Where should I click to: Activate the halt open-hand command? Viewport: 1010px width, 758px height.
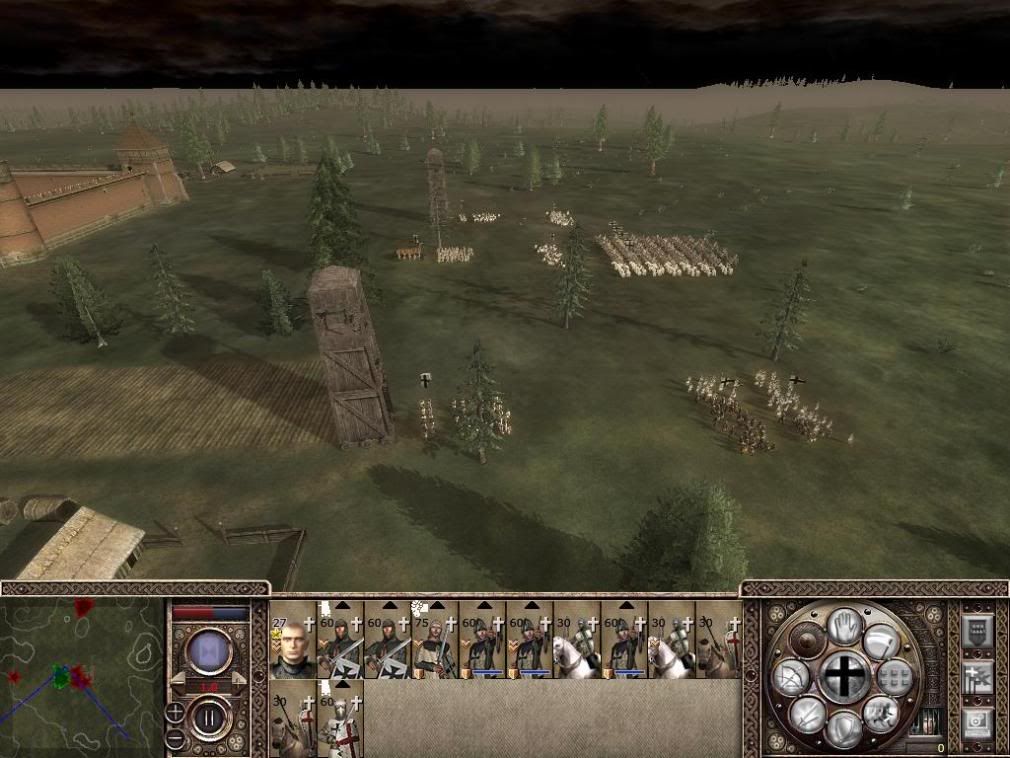pos(845,629)
